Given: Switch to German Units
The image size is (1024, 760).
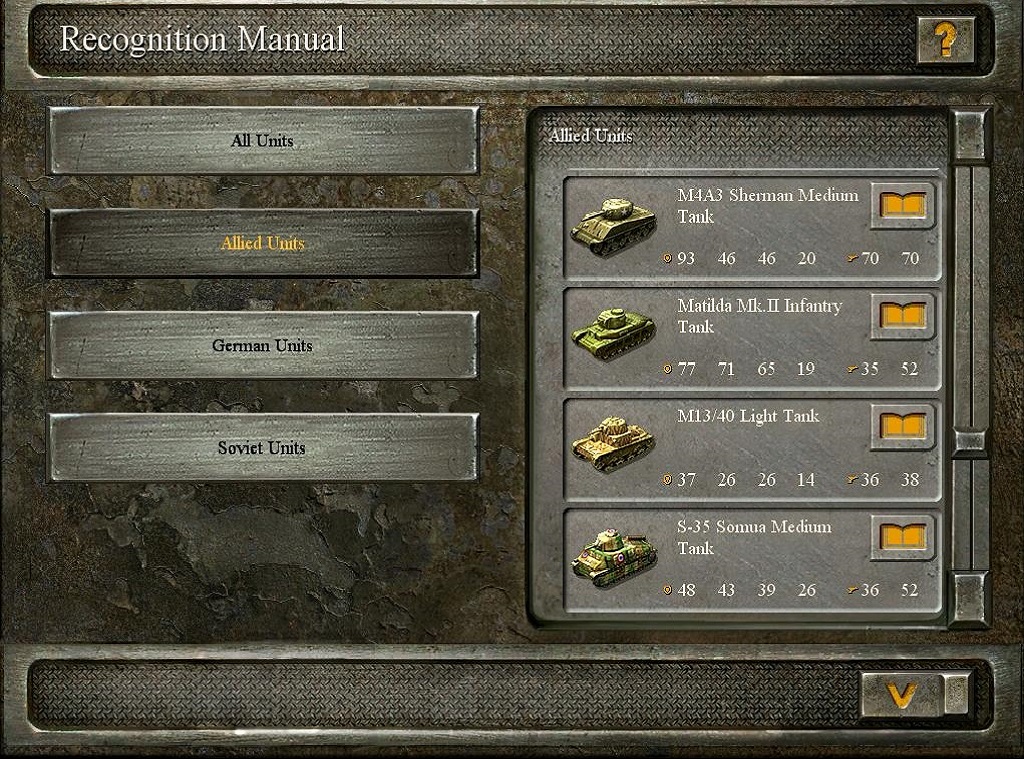Looking at the screenshot, I should [x=263, y=346].
